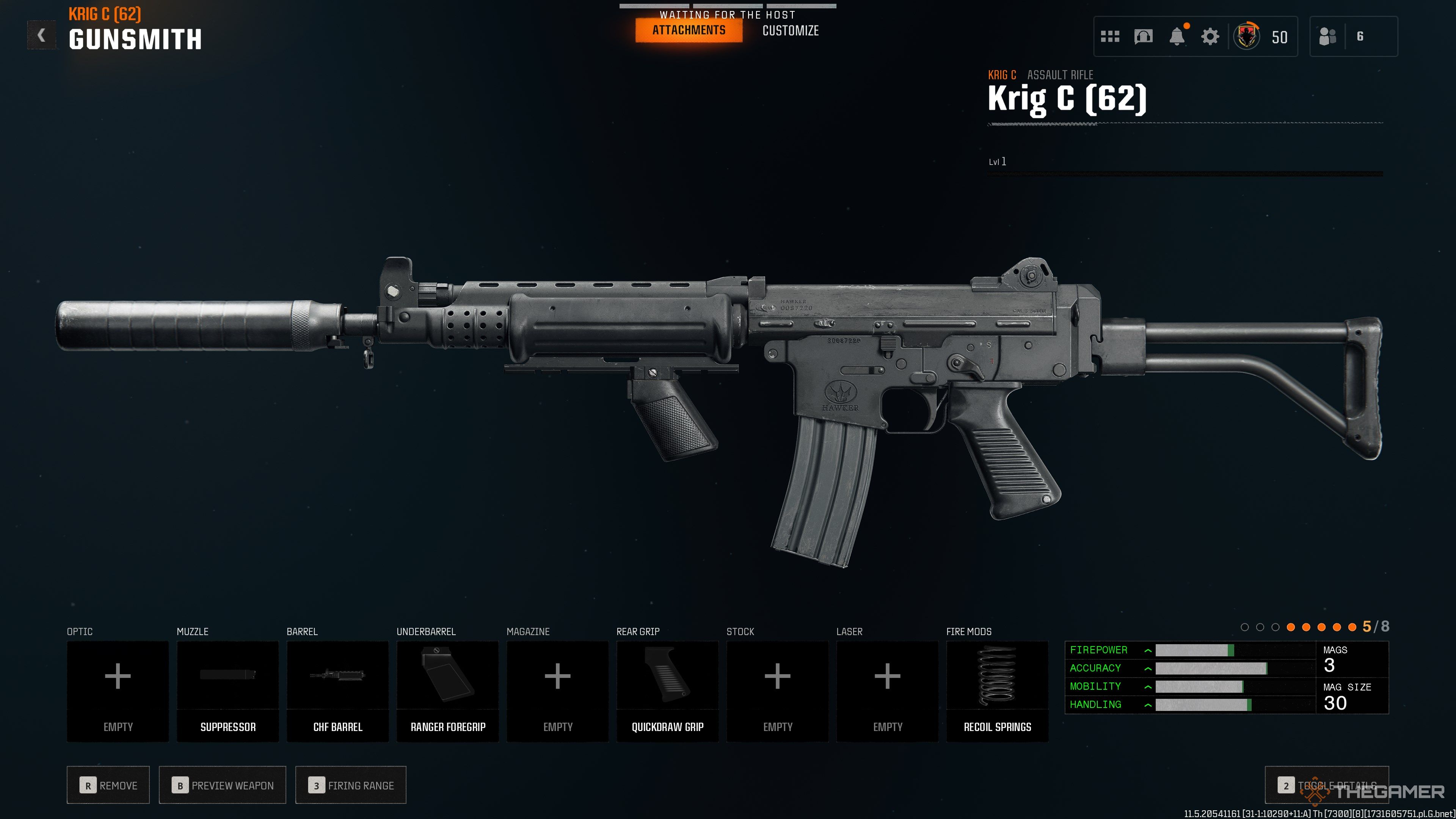Screen dimensions: 1456x819
Task: Select the Attachments tab
Action: click(689, 30)
